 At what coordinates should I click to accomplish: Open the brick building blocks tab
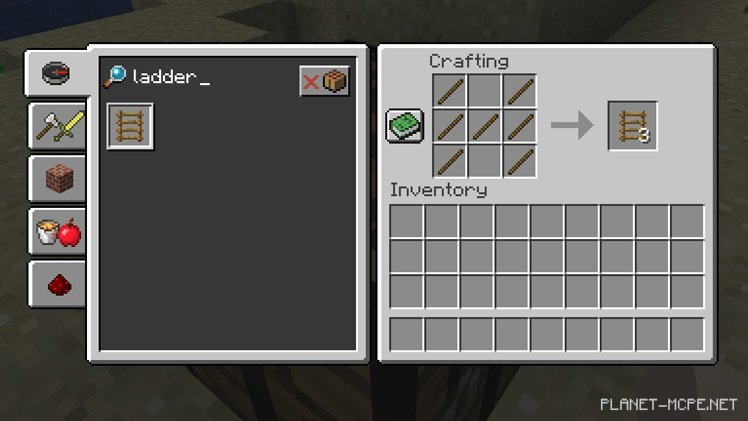coord(58,180)
